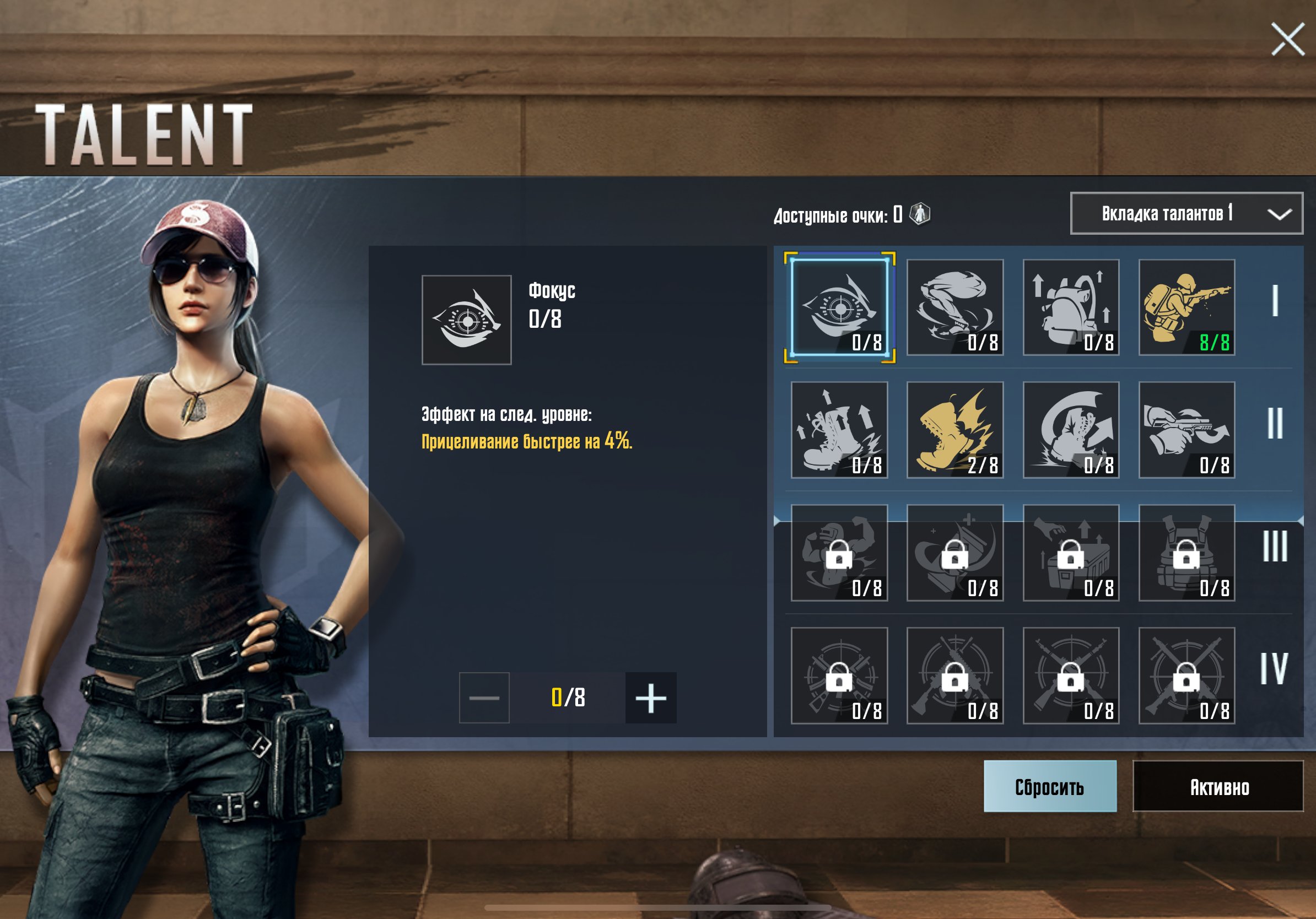Click the locked supply crate talent

click(1071, 553)
